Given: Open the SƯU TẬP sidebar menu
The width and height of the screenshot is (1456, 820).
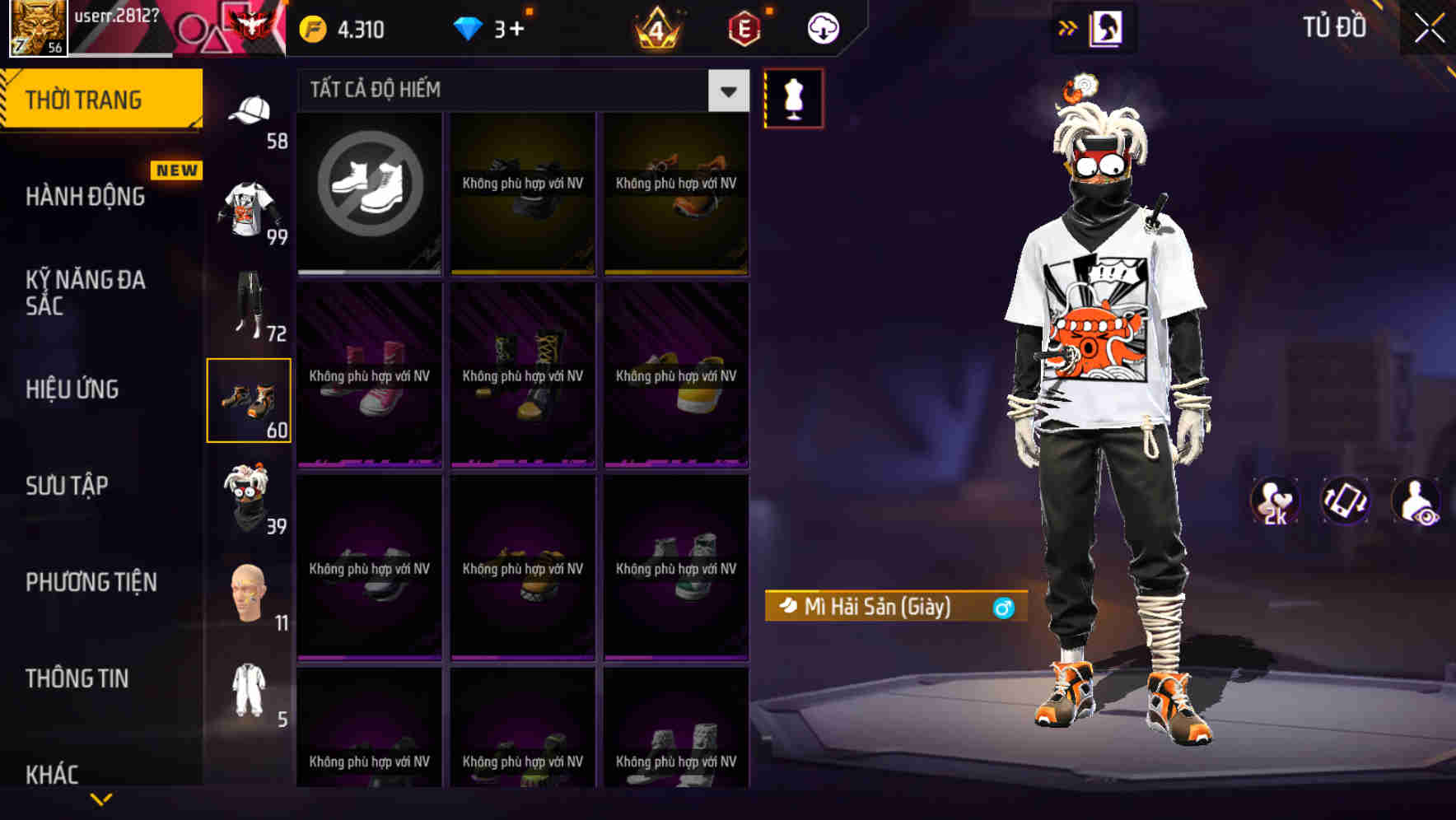Looking at the screenshot, I should click(69, 486).
